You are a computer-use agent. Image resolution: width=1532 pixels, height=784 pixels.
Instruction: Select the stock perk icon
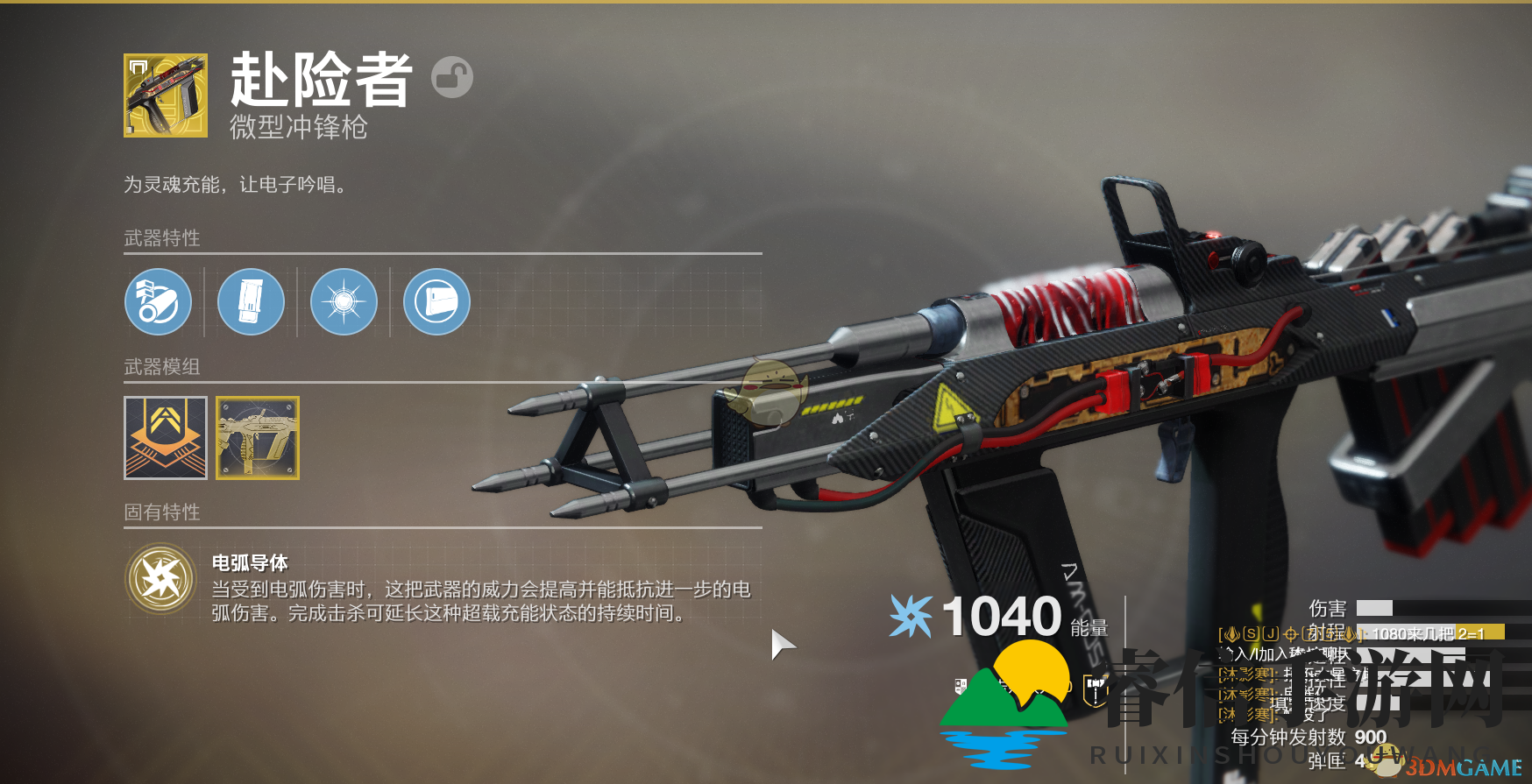pos(436,302)
